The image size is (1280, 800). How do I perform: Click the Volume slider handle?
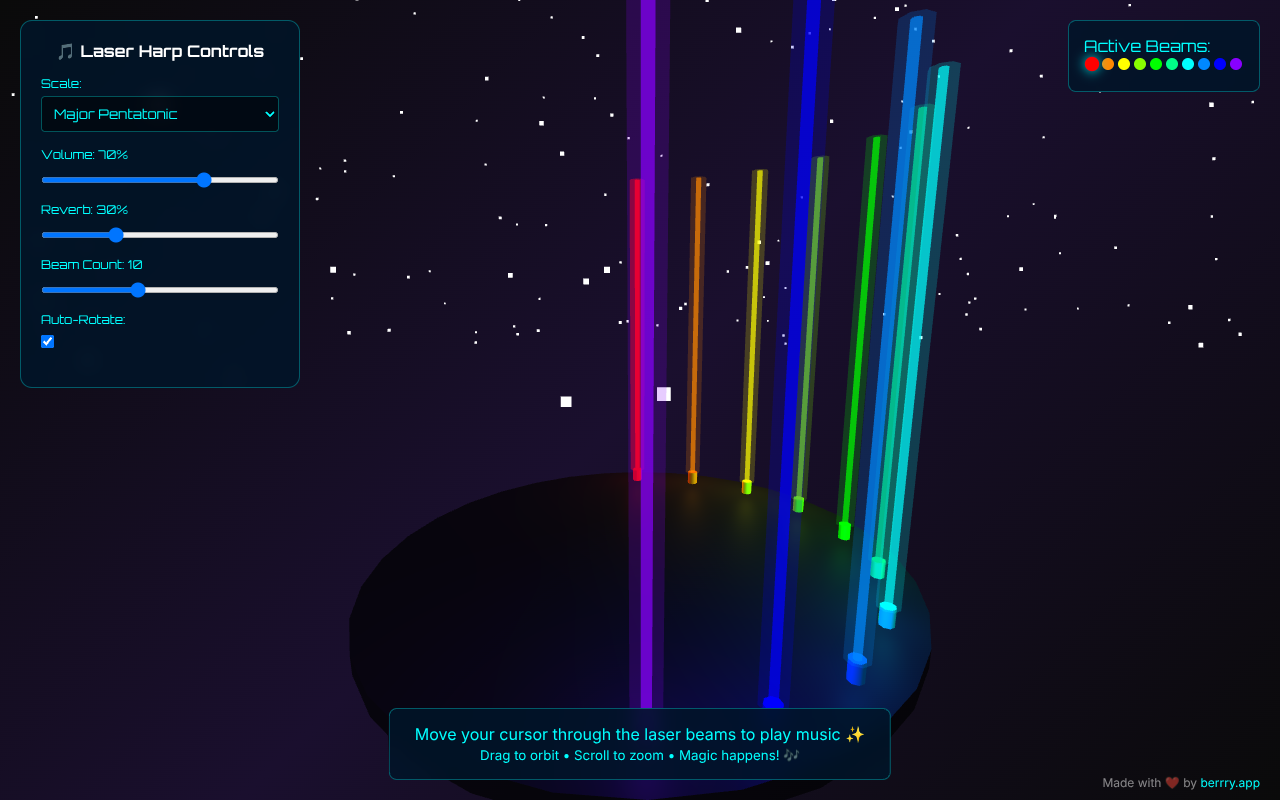pyautogui.click(x=204, y=180)
